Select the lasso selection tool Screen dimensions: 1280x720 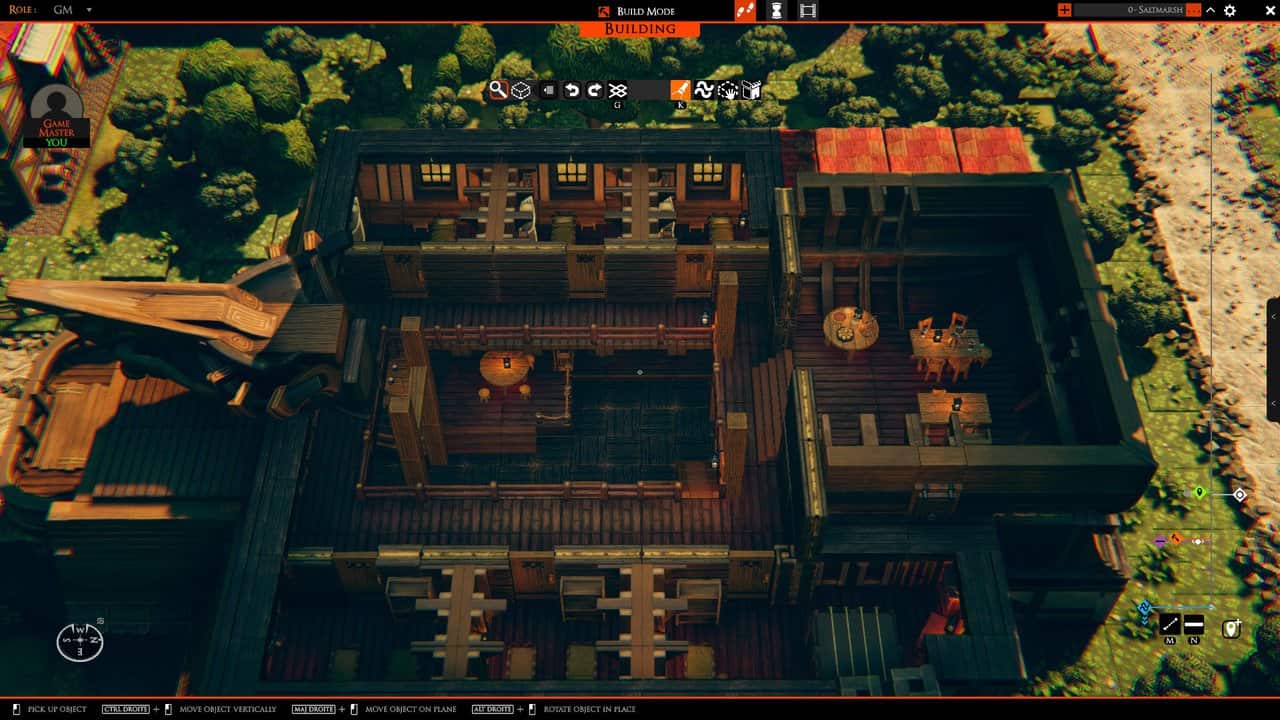[x=726, y=89]
